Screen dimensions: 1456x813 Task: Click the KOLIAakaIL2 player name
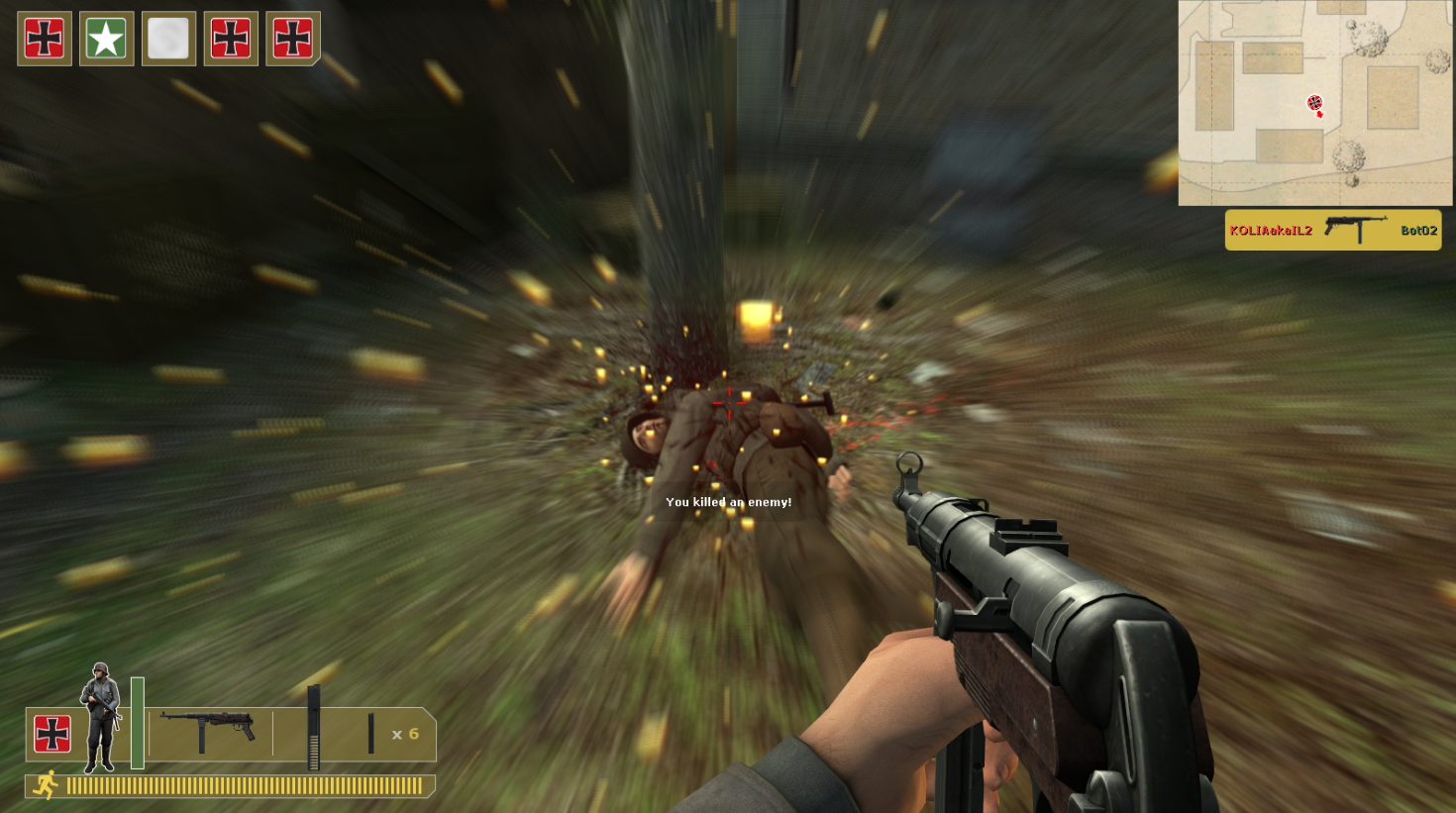click(x=1271, y=230)
